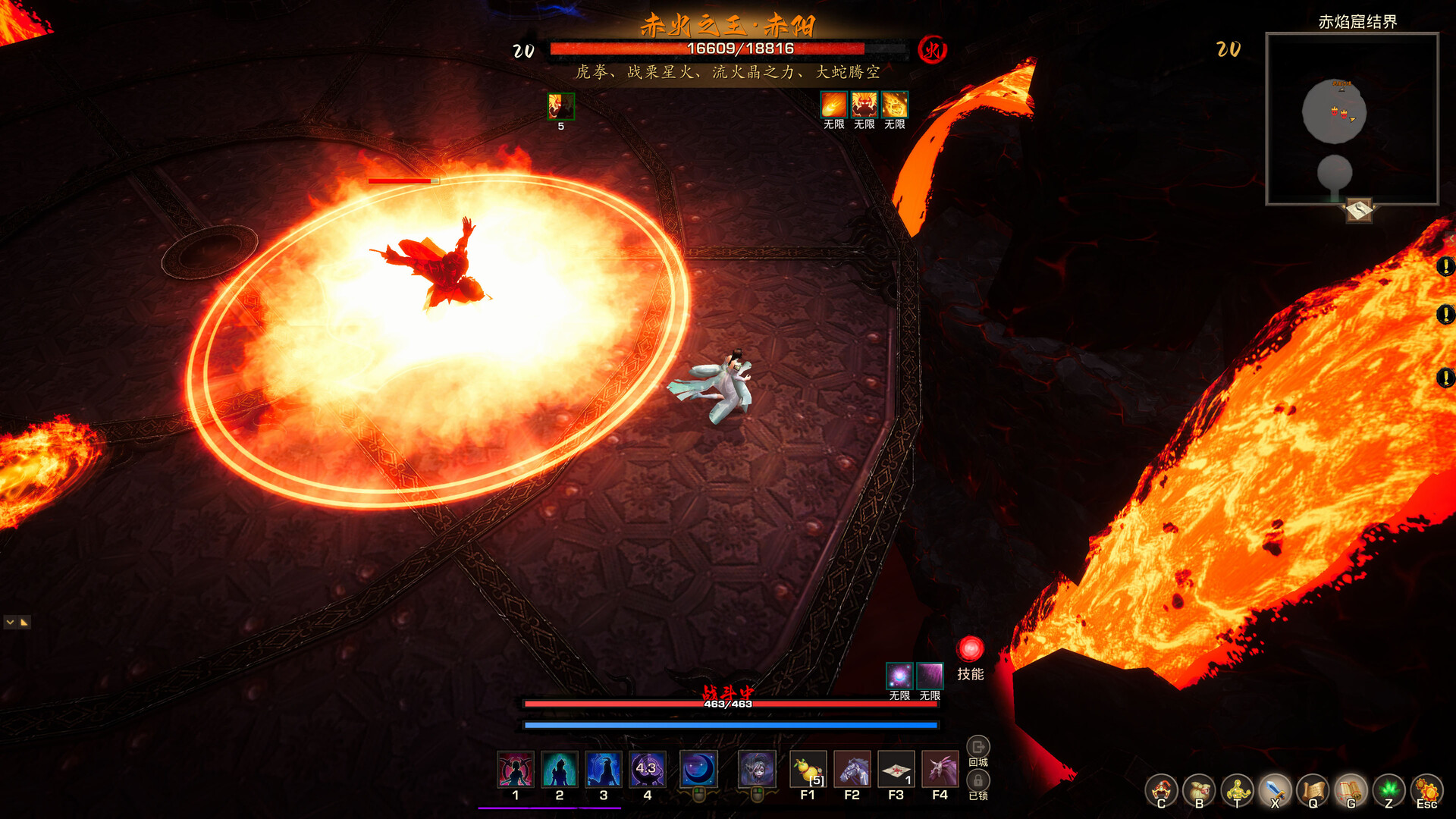Click the 赤焰窟结界 minimap

coord(1352,119)
